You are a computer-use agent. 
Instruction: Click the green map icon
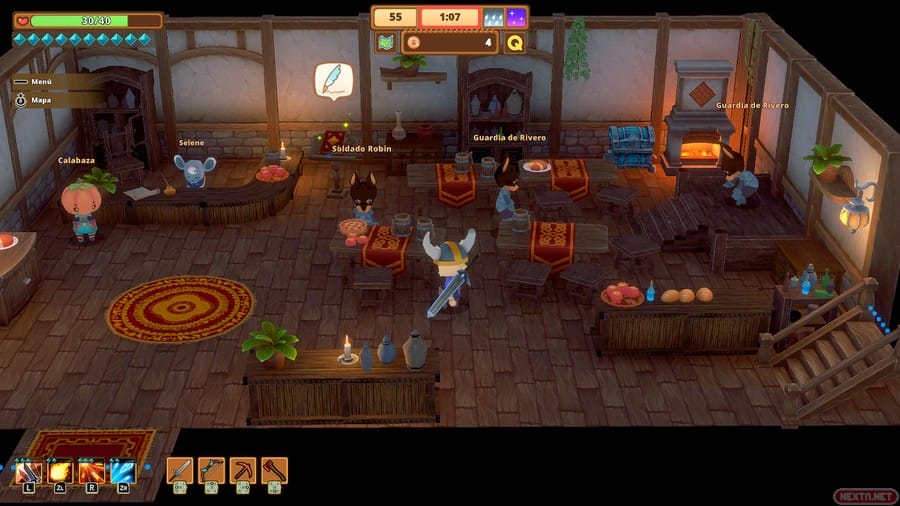(x=386, y=42)
